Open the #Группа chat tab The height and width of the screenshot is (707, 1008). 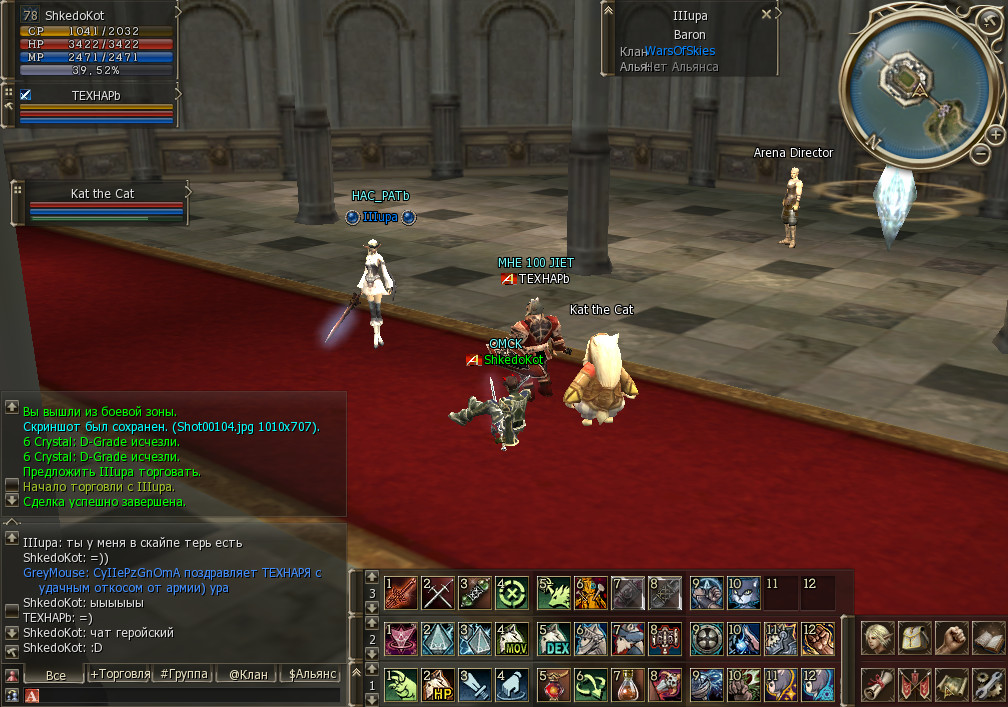[x=184, y=674]
